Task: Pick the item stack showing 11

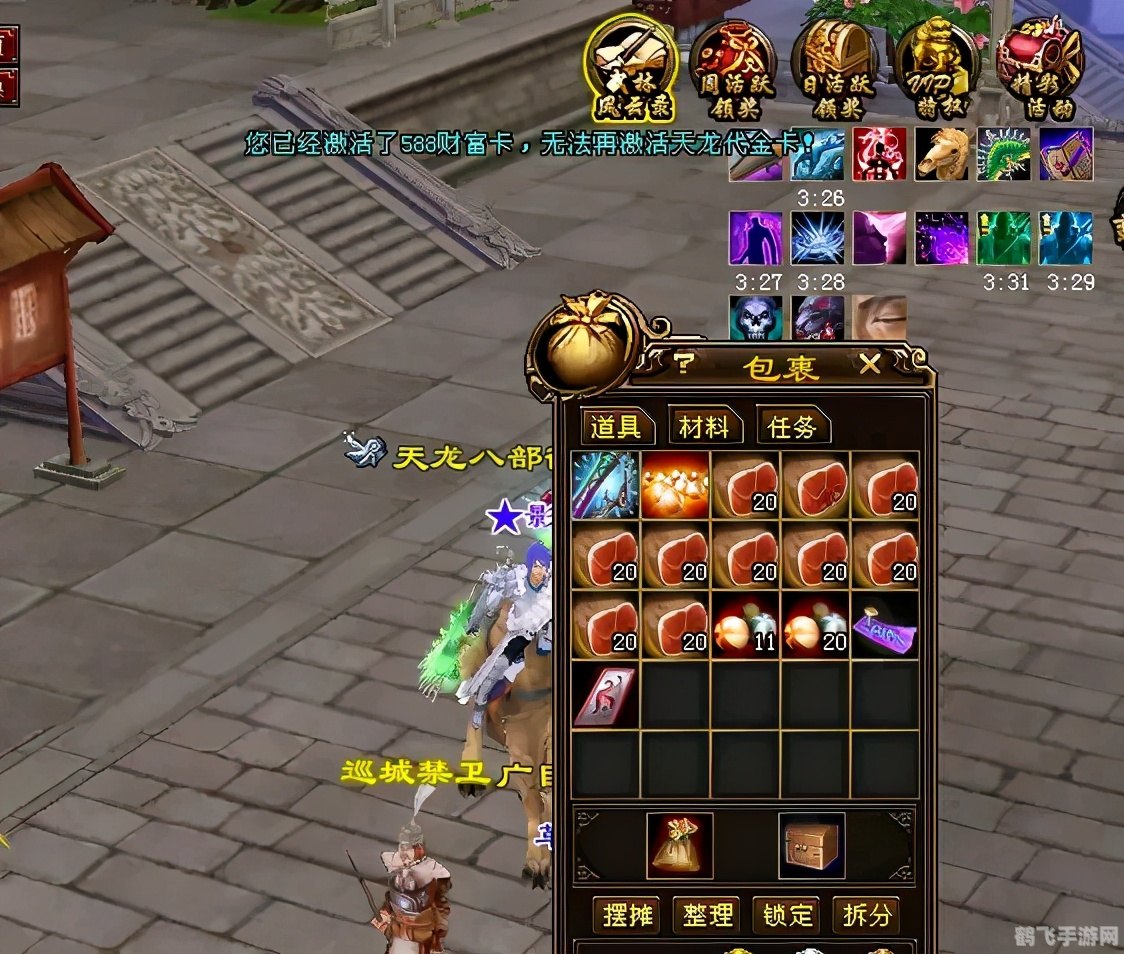Action: pos(745,625)
